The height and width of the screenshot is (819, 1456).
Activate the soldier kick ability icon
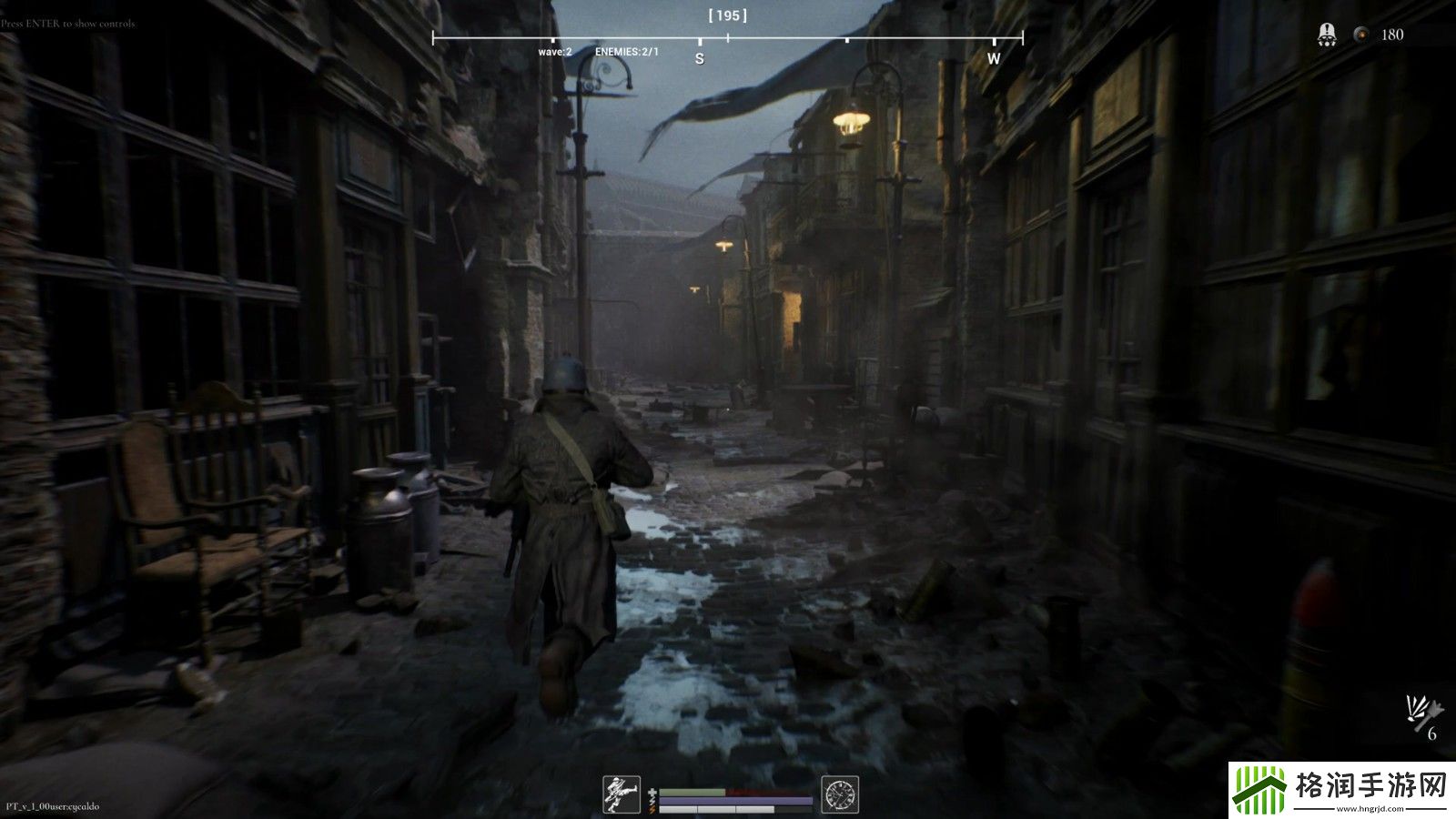[622, 794]
